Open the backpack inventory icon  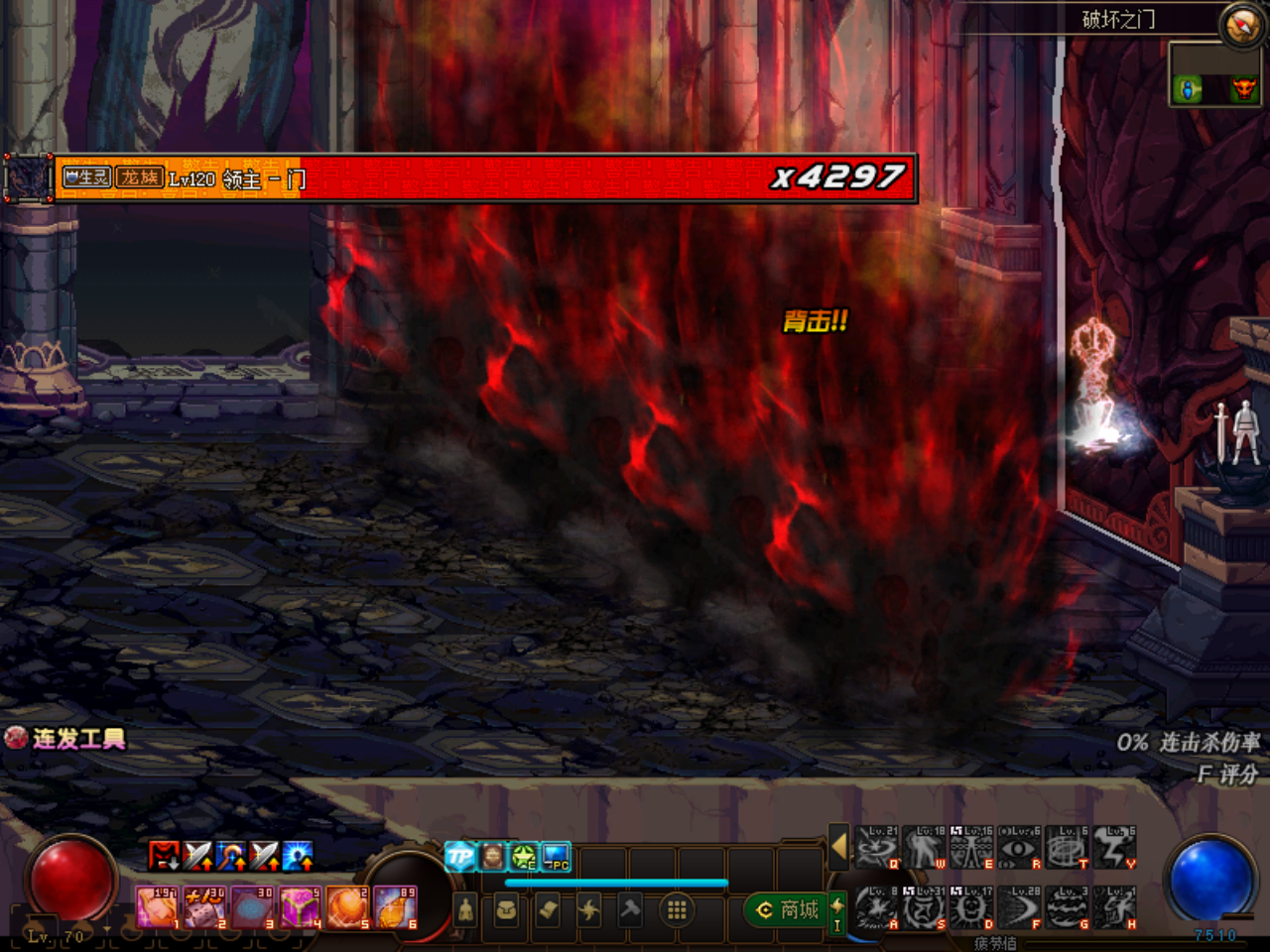[x=506, y=909]
